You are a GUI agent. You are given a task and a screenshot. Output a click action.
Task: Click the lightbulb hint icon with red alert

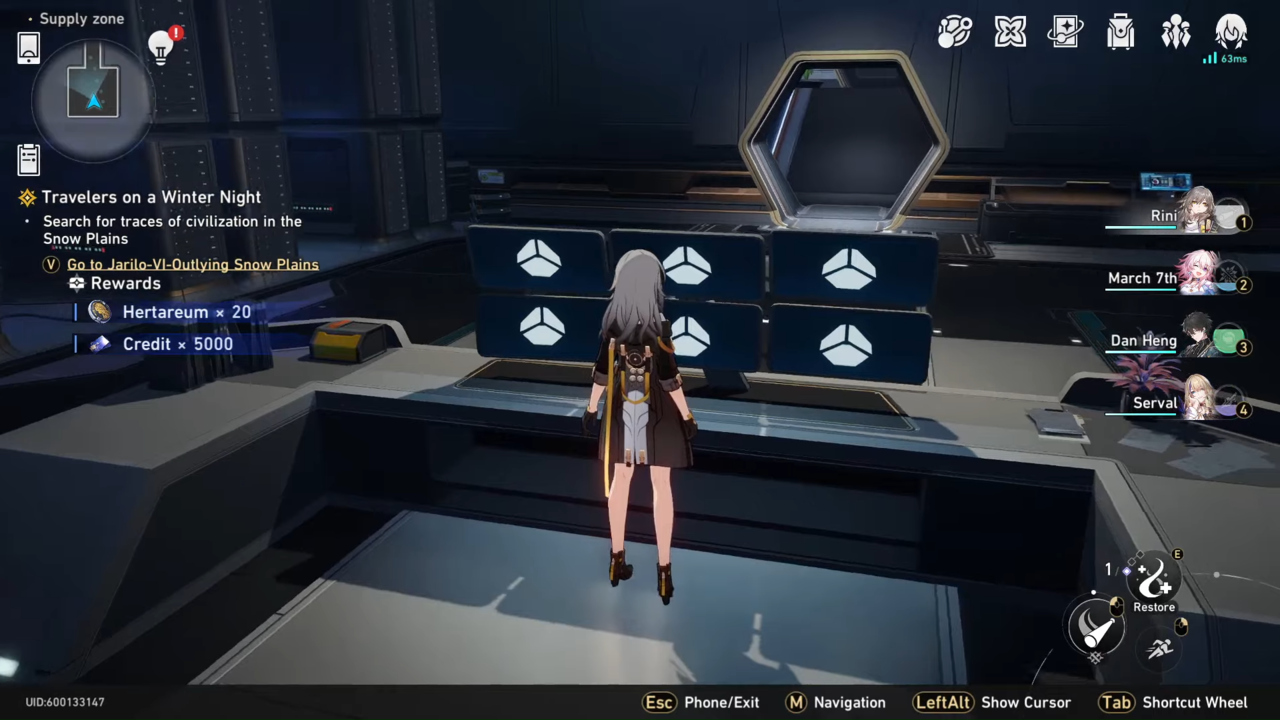160,45
